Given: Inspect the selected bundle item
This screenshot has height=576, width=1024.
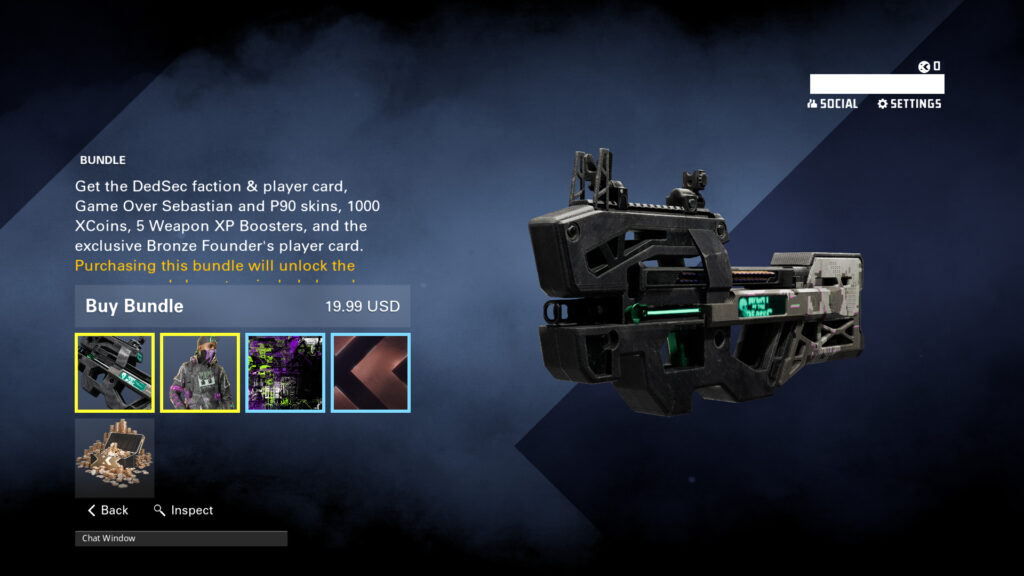Looking at the screenshot, I should (184, 510).
